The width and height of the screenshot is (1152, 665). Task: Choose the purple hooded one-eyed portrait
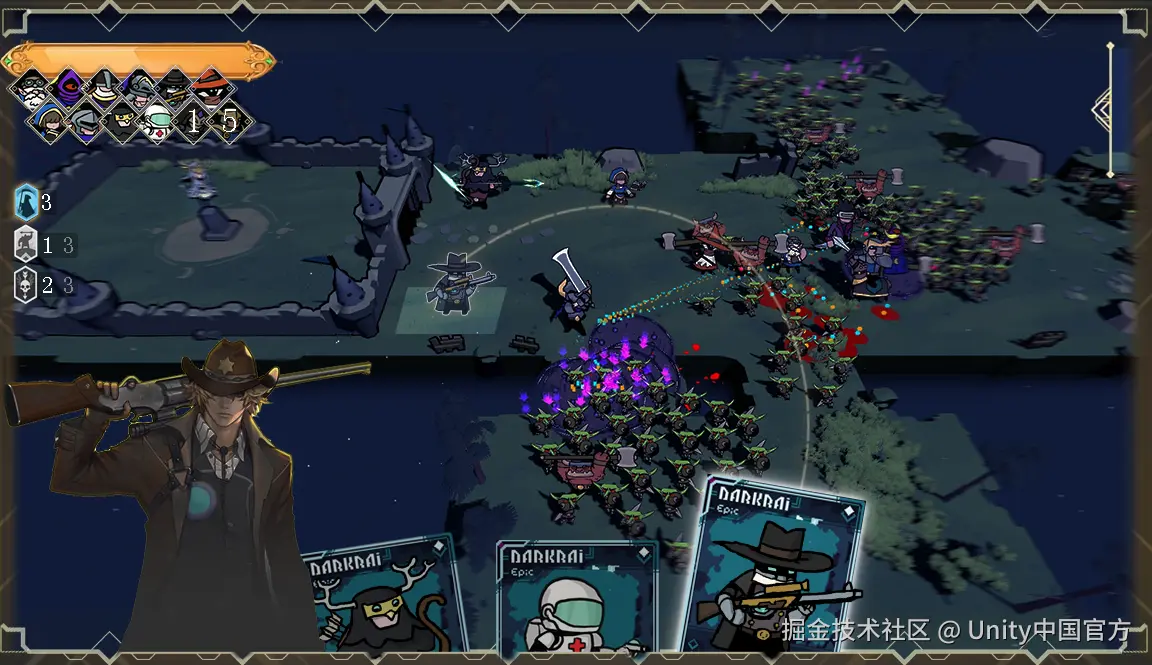tap(67, 88)
